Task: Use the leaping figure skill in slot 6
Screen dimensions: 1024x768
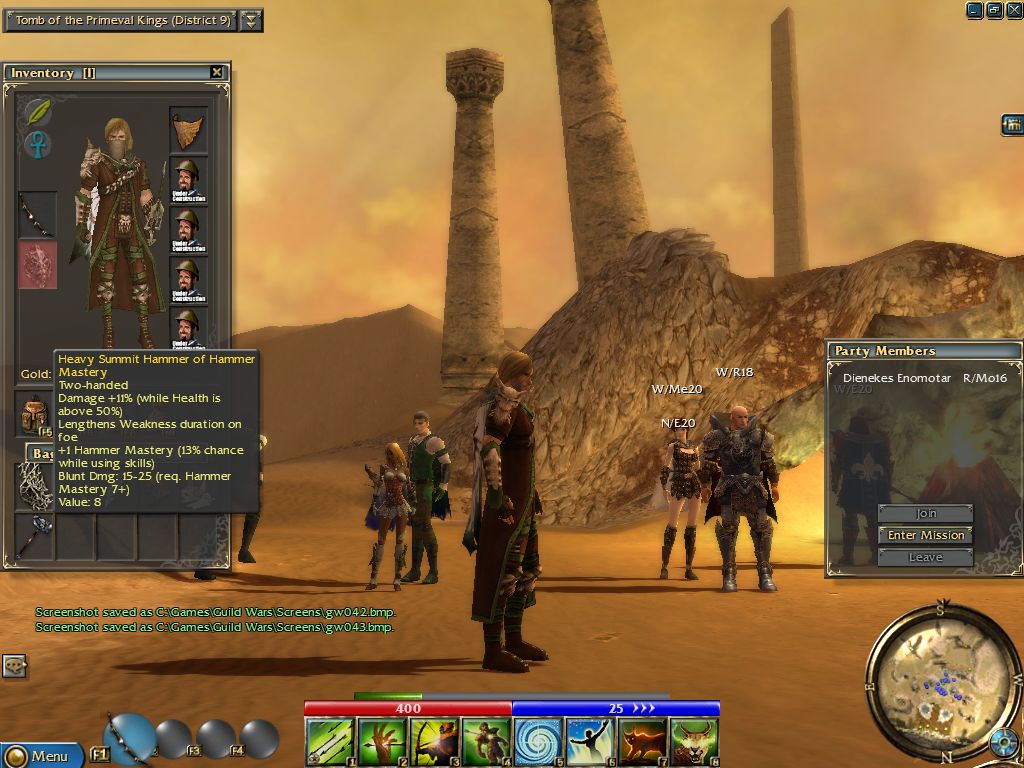Action: coord(590,742)
